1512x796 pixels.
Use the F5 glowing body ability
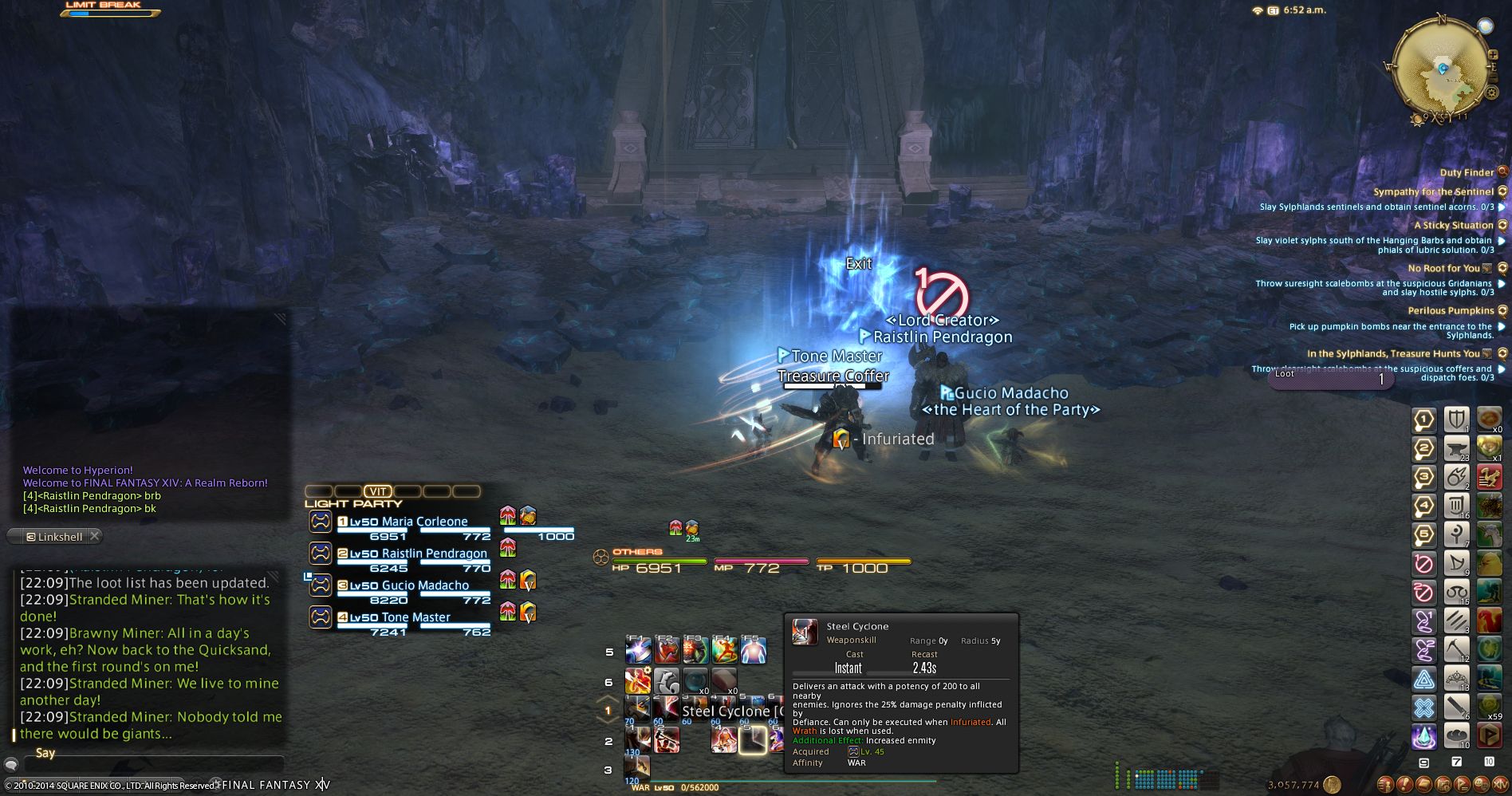[753, 652]
